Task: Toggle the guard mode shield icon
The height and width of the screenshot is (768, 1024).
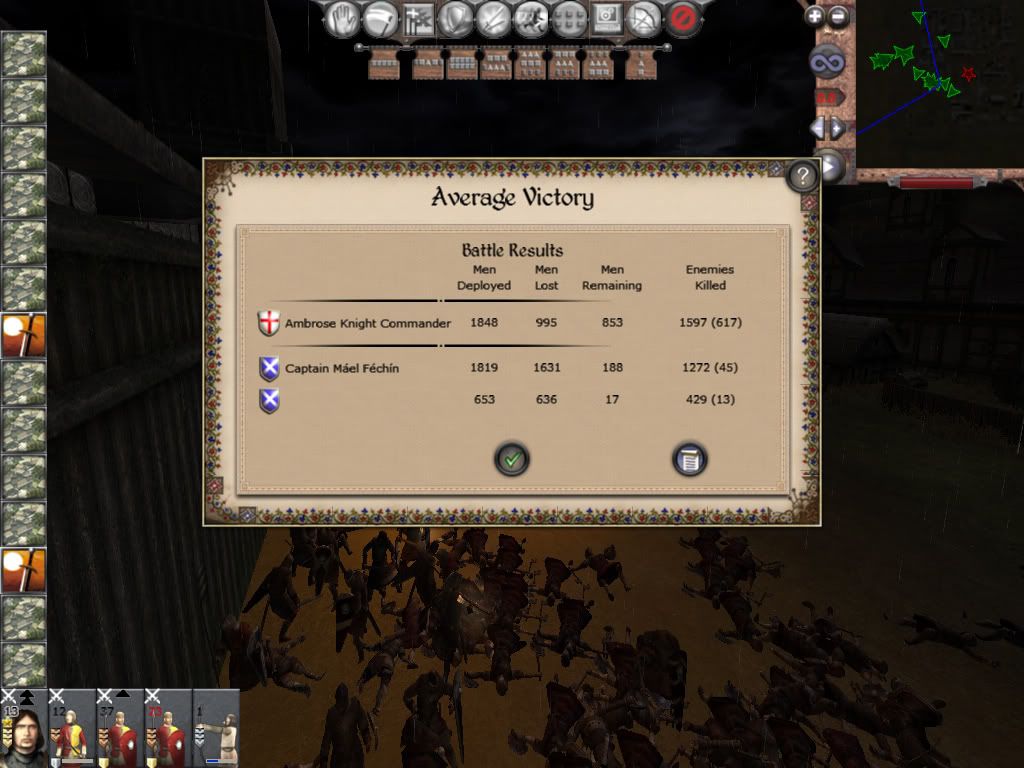Action: [x=456, y=18]
